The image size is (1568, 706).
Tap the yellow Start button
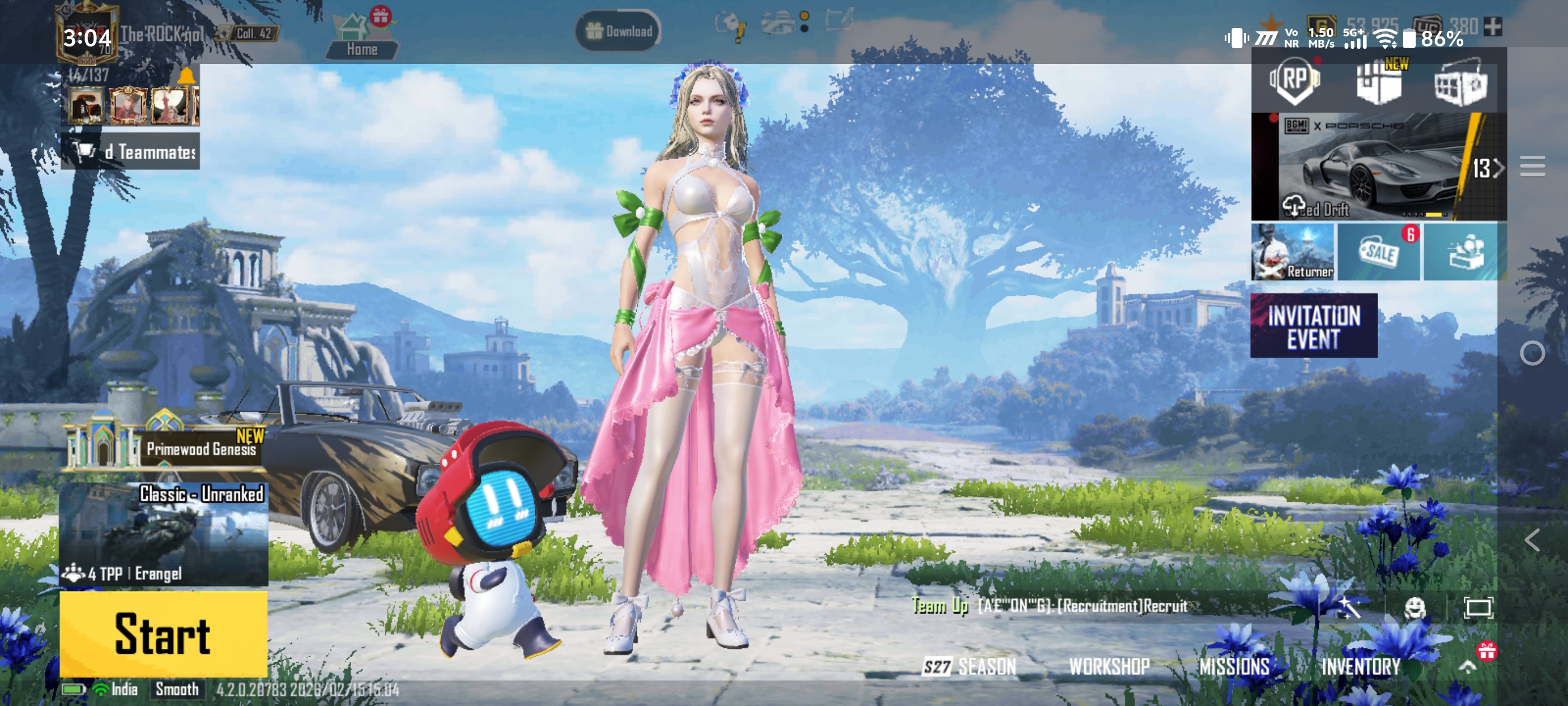[163, 634]
